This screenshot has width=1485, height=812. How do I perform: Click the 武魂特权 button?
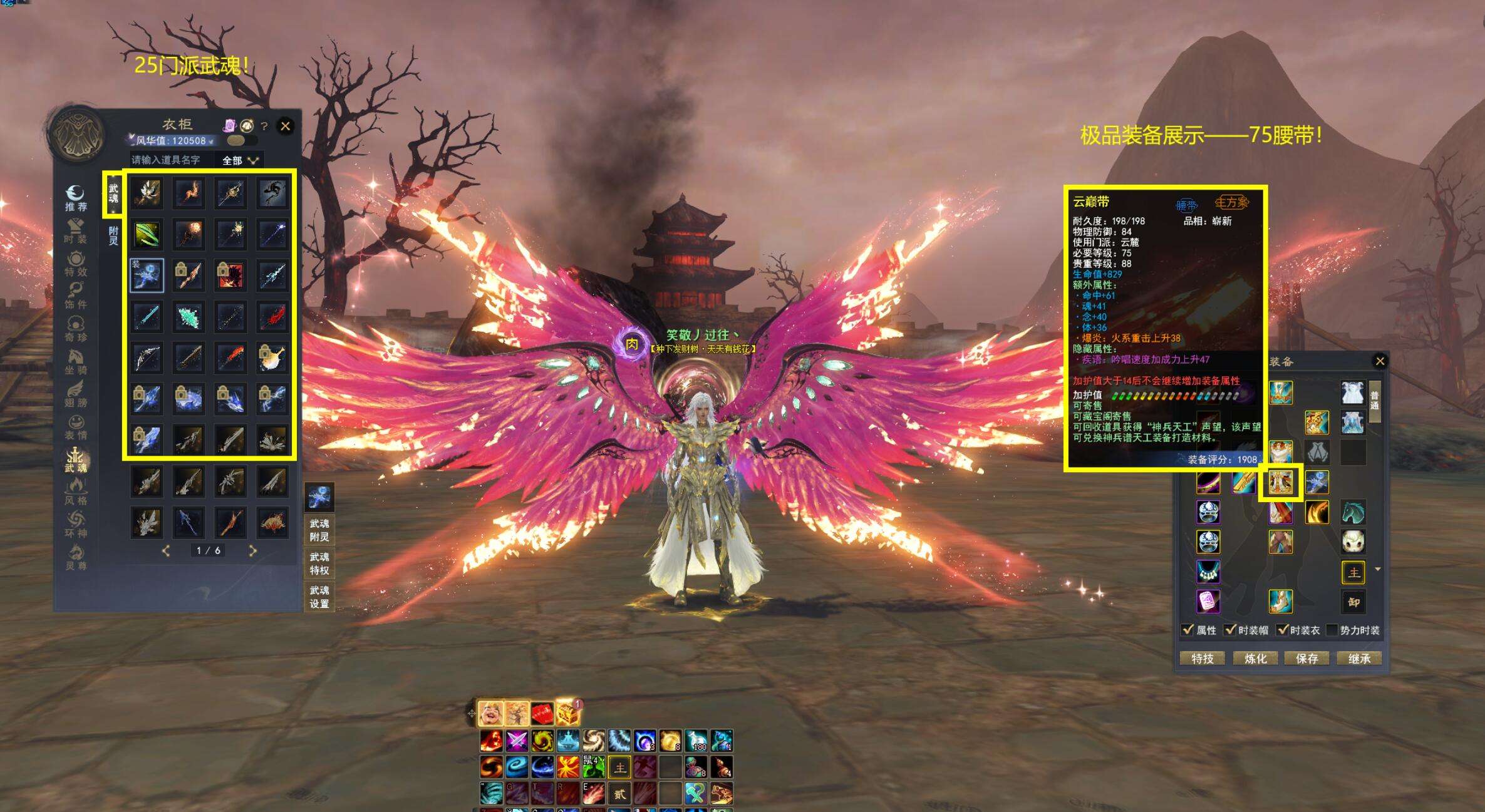pos(319,563)
